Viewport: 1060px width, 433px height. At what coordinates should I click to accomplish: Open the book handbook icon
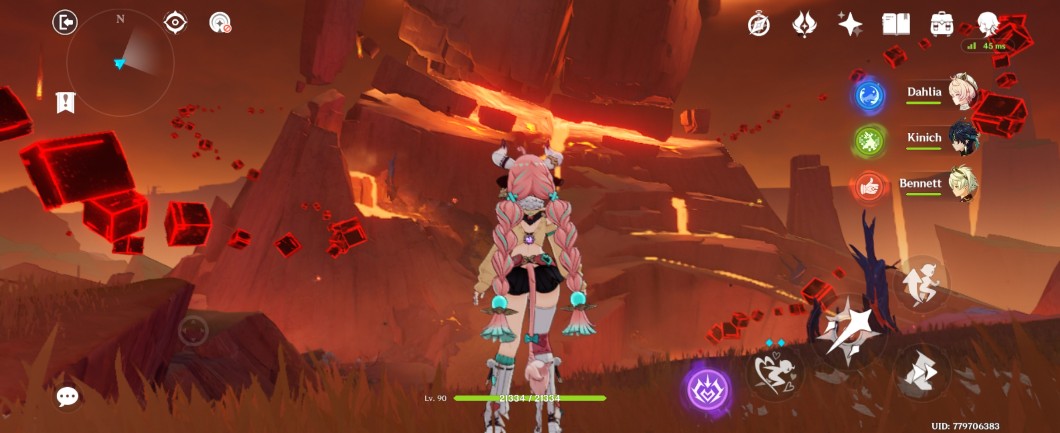[x=894, y=25]
